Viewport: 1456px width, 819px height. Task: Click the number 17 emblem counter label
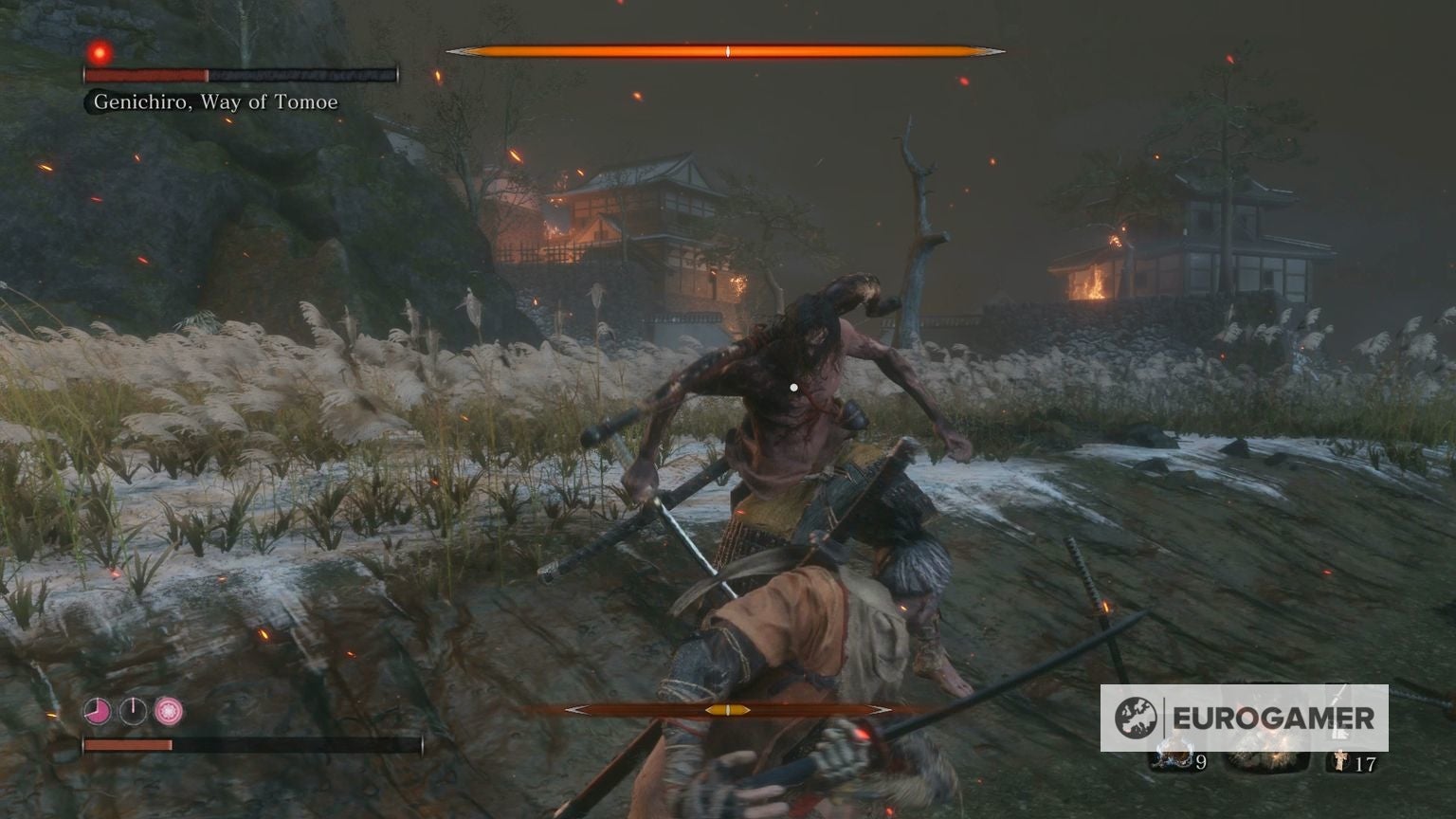click(1366, 762)
